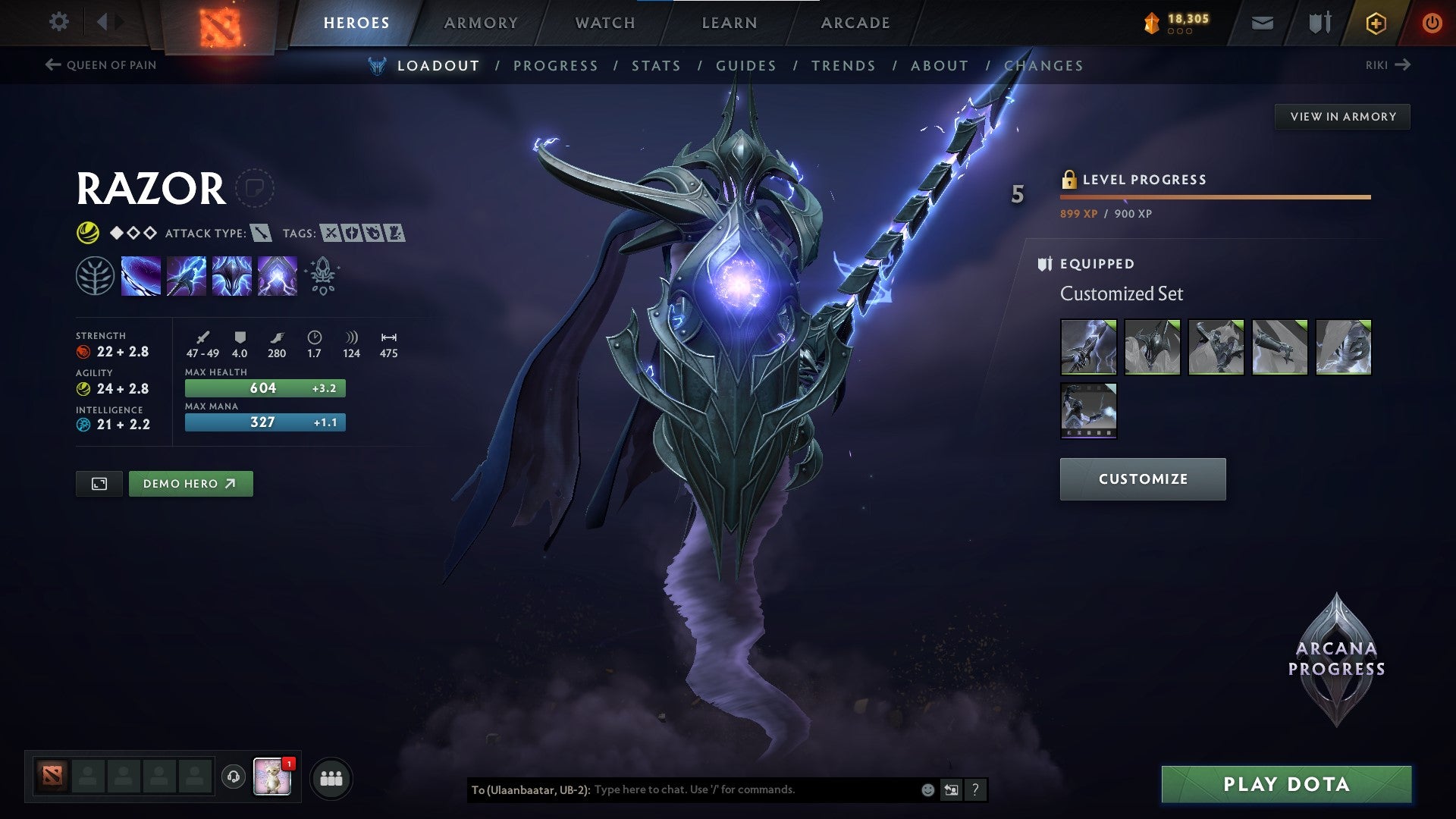Viewport: 1456px width, 819px height.
Task: Click the power exit icon top right
Action: [x=1432, y=23]
